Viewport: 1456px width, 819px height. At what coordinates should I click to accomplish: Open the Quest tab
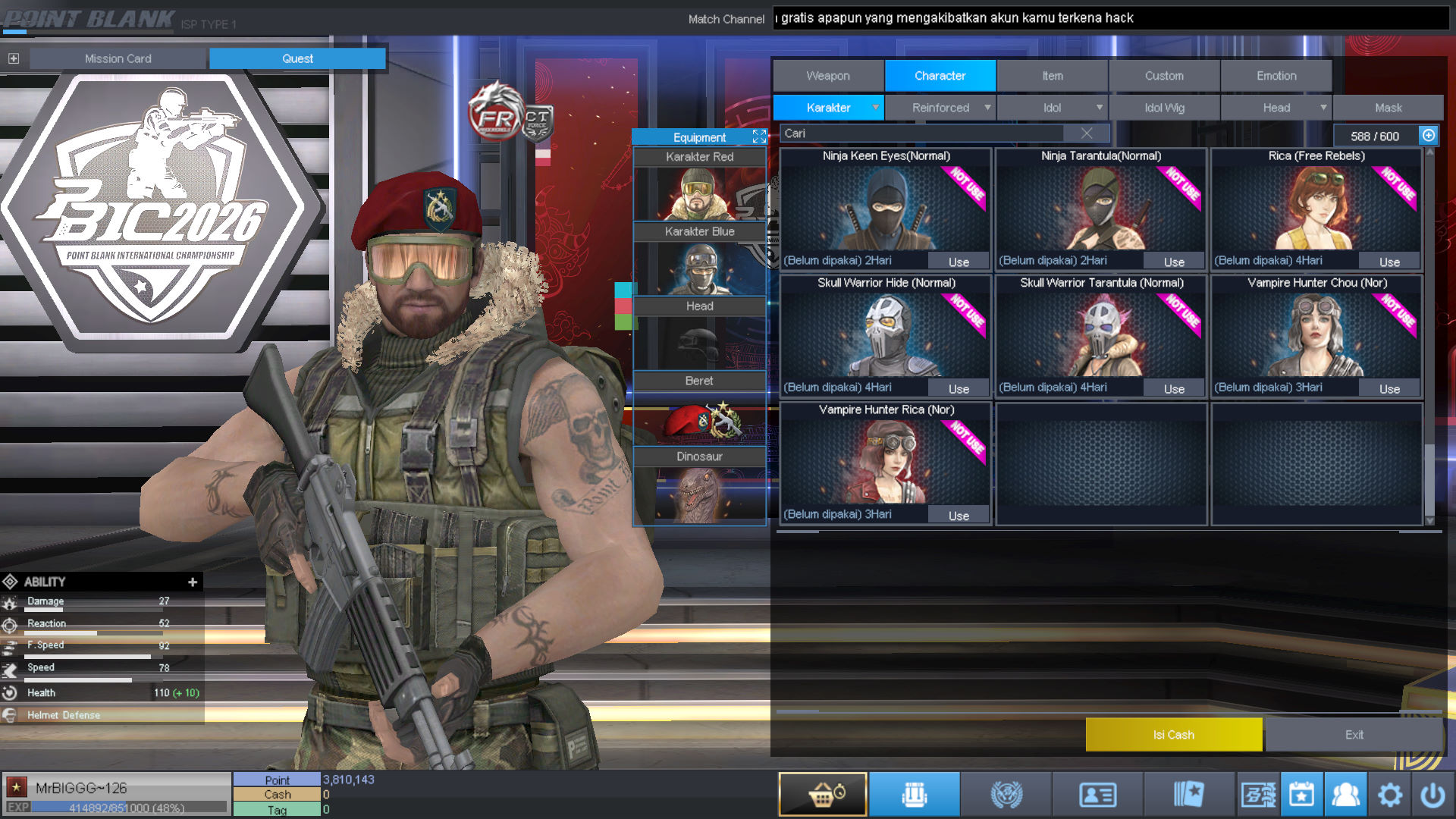pos(297,58)
